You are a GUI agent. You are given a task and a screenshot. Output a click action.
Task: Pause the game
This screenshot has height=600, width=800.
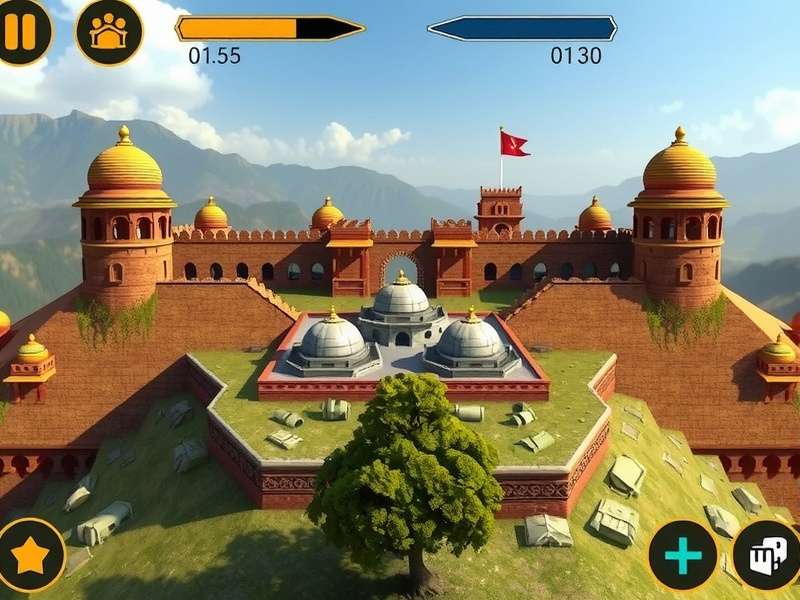coord(20,30)
